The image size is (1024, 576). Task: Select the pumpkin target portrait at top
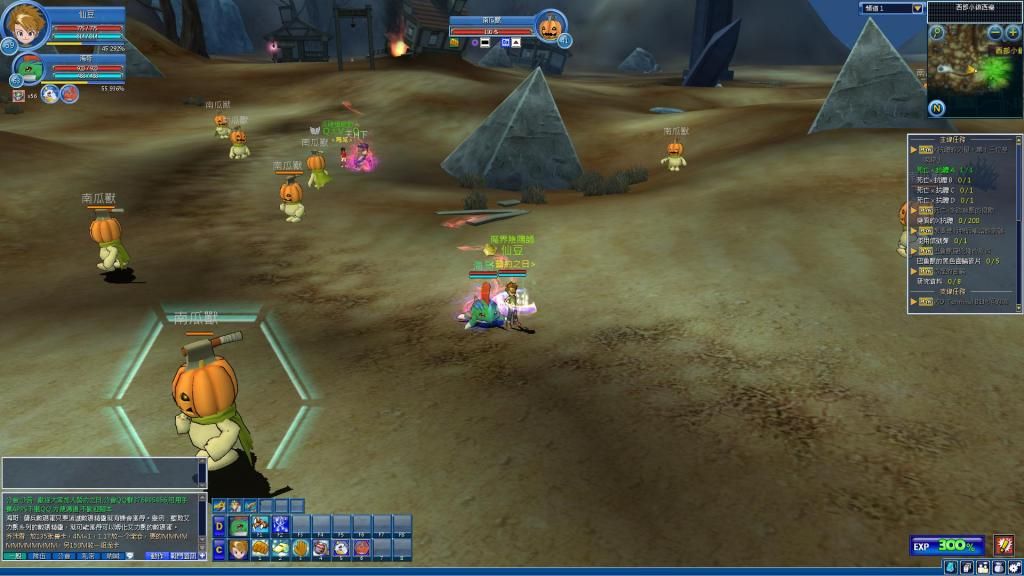coord(549,26)
